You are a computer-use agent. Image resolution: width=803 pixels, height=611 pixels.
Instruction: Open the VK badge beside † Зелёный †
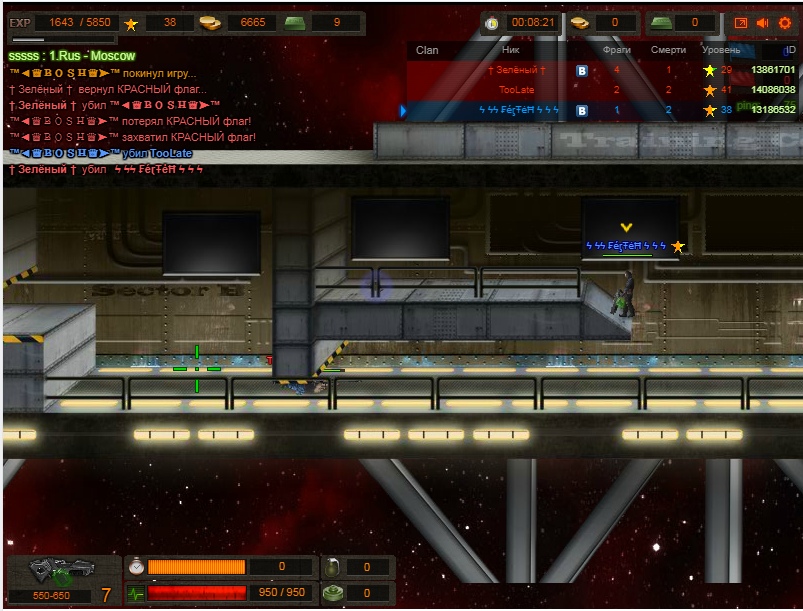click(582, 70)
